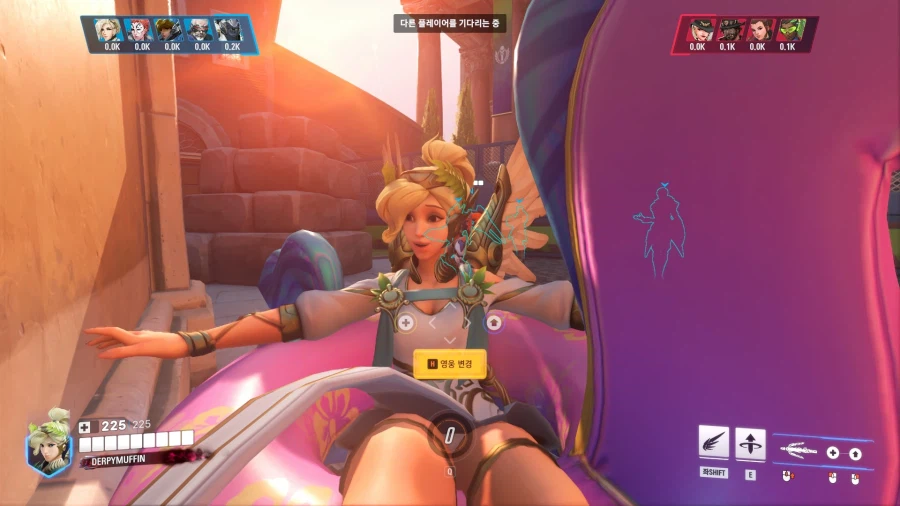The width and height of the screenshot is (900, 506).
Task: Click the damage boost arrow in weapon panel
Action: (855, 453)
